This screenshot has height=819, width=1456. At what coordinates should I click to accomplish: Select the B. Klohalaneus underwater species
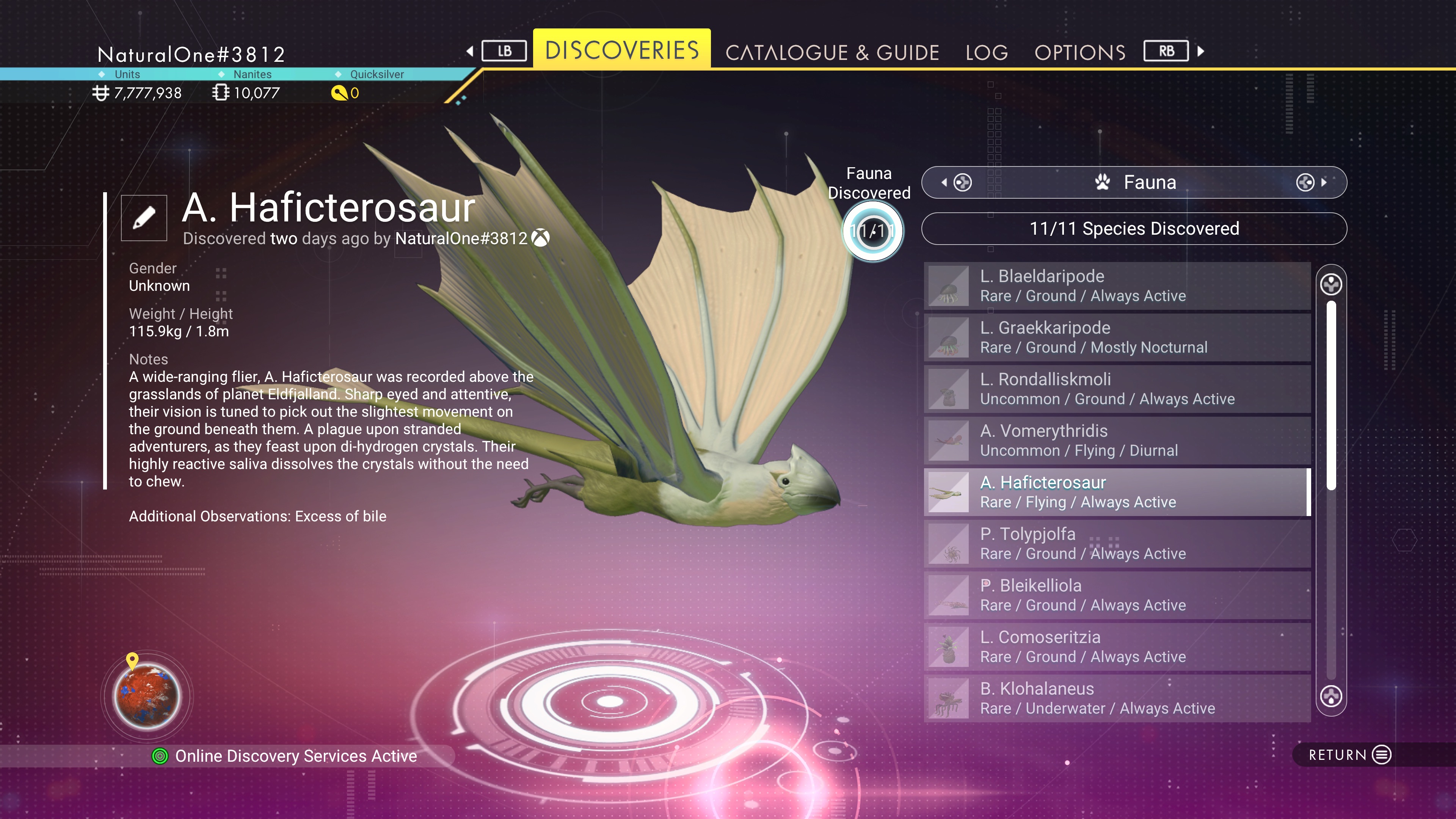[1117, 698]
